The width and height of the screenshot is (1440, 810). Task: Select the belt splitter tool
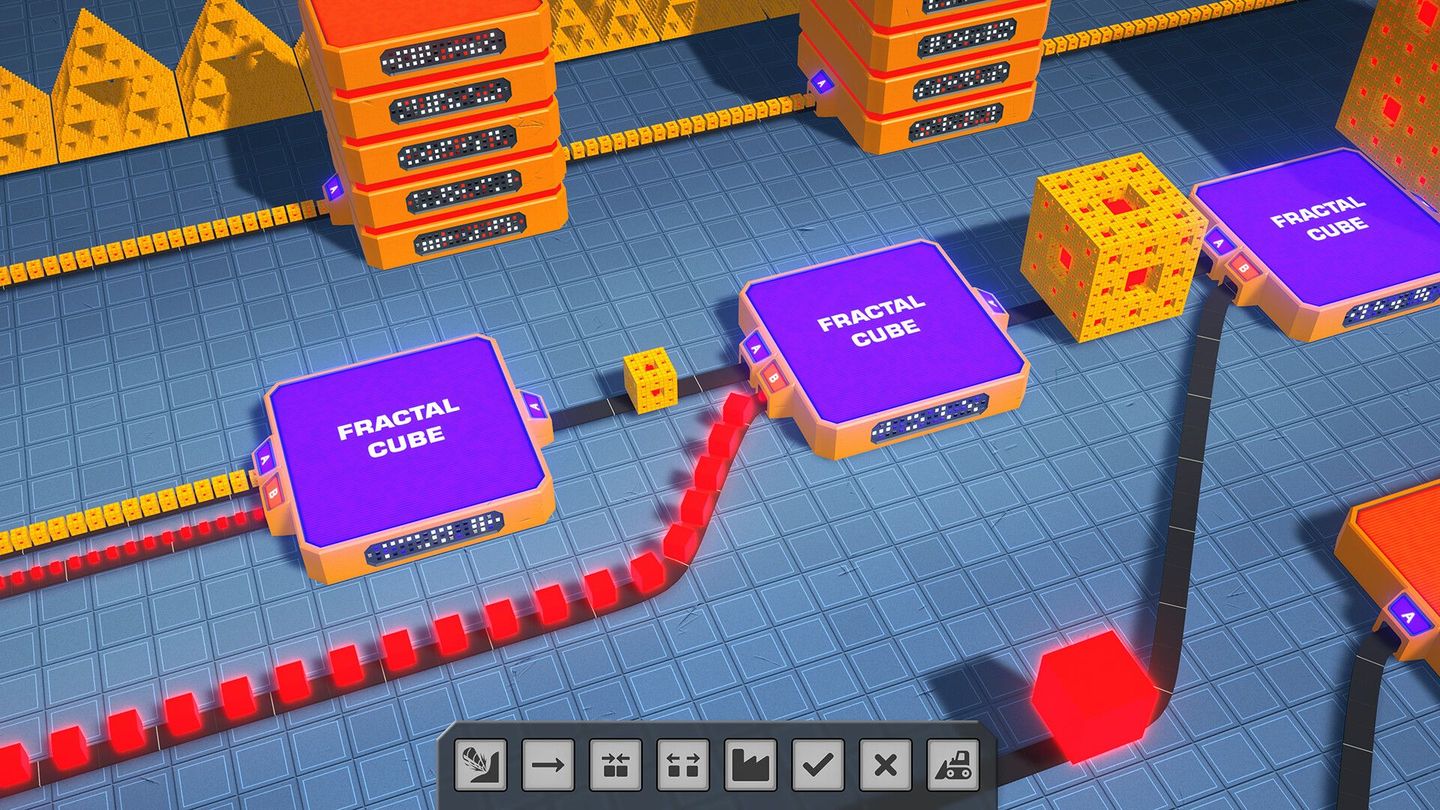(x=681, y=764)
